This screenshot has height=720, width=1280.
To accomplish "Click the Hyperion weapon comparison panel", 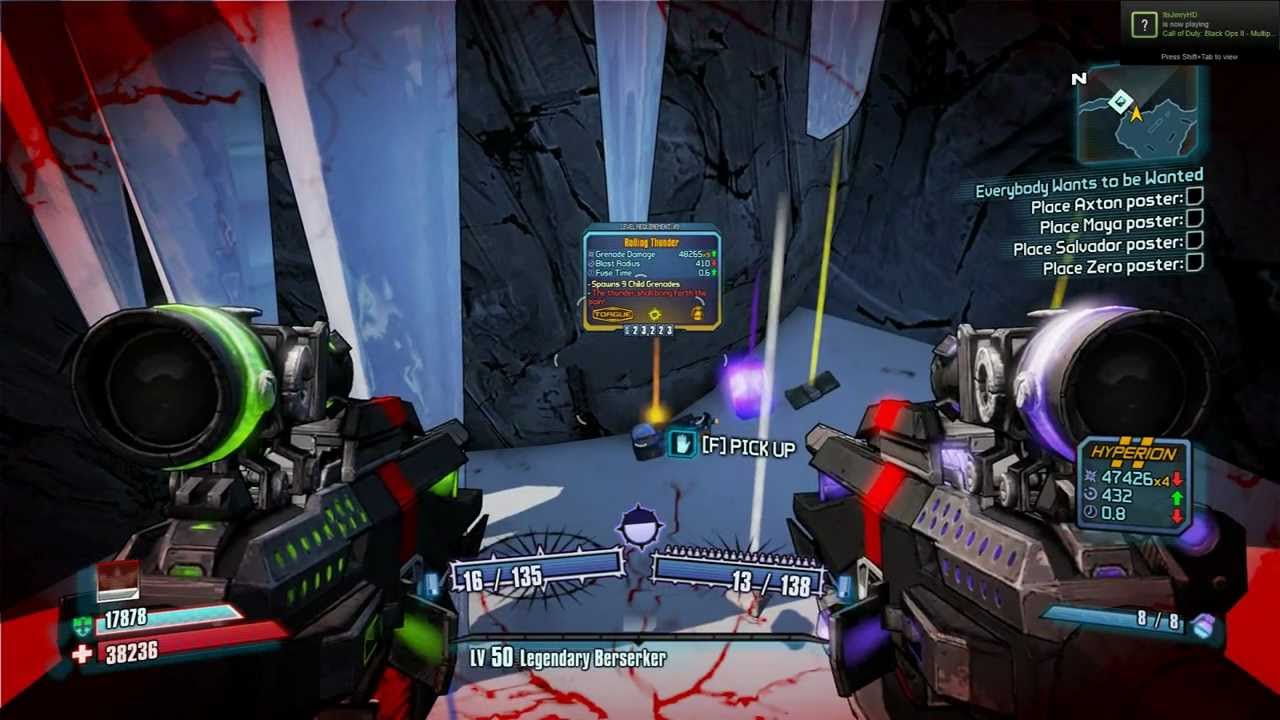I will tap(1134, 483).
